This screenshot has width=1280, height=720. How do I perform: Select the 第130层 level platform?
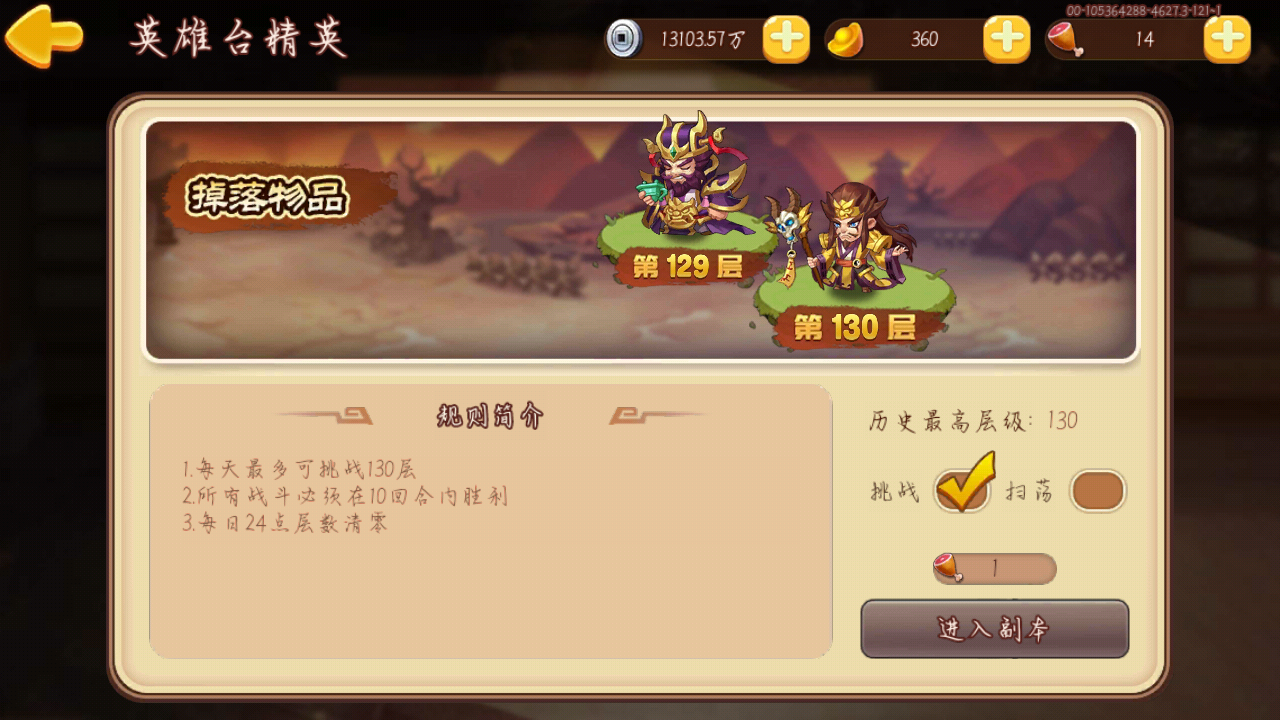[855, 327]
